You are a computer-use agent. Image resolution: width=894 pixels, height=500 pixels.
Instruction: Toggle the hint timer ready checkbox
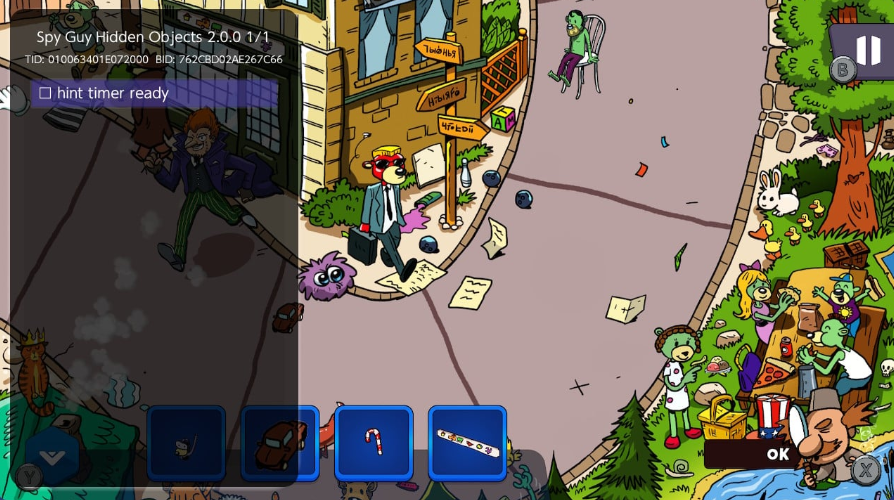click(45, 93)
